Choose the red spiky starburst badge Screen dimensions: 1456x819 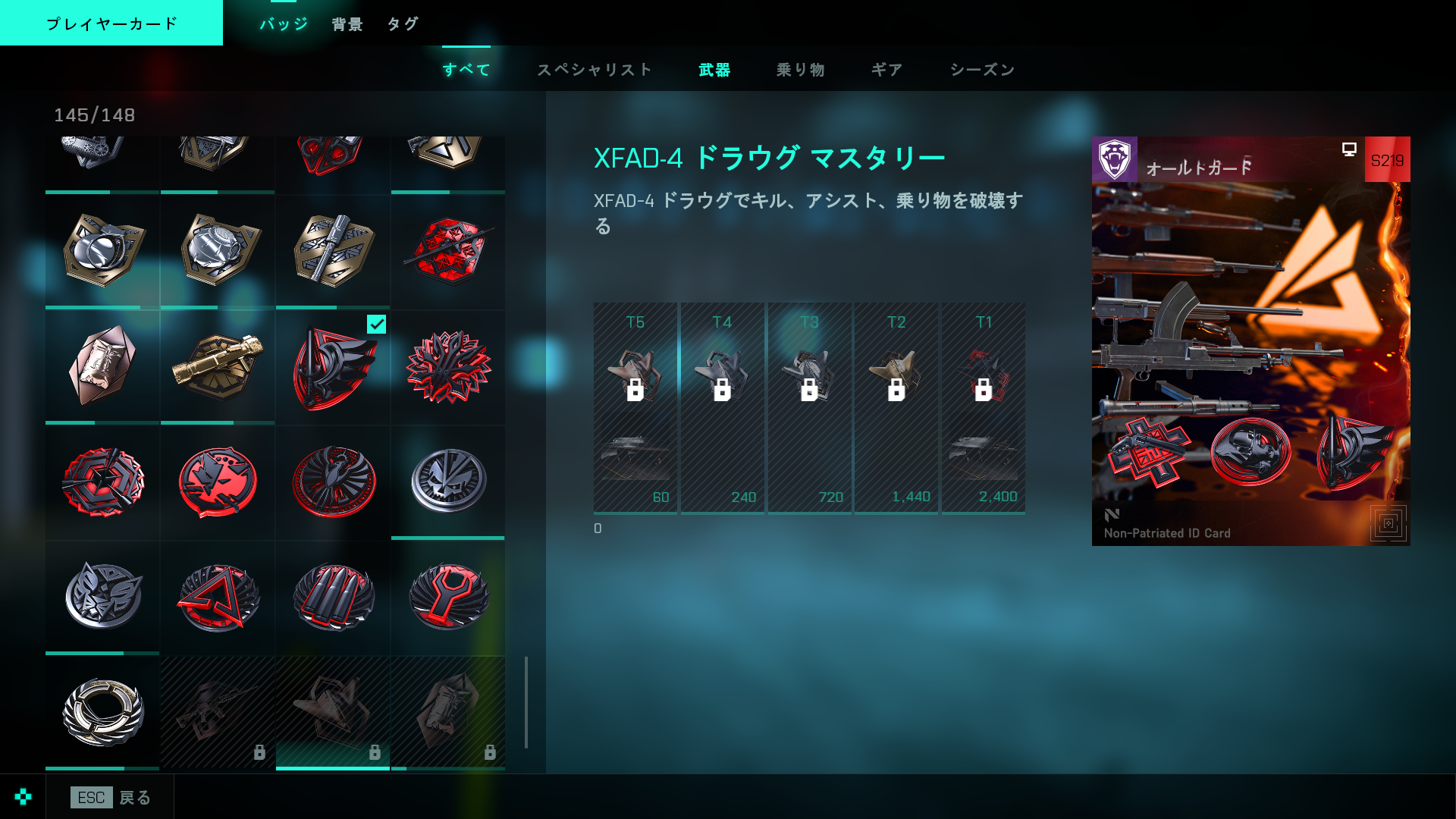[x=448, y=368]
